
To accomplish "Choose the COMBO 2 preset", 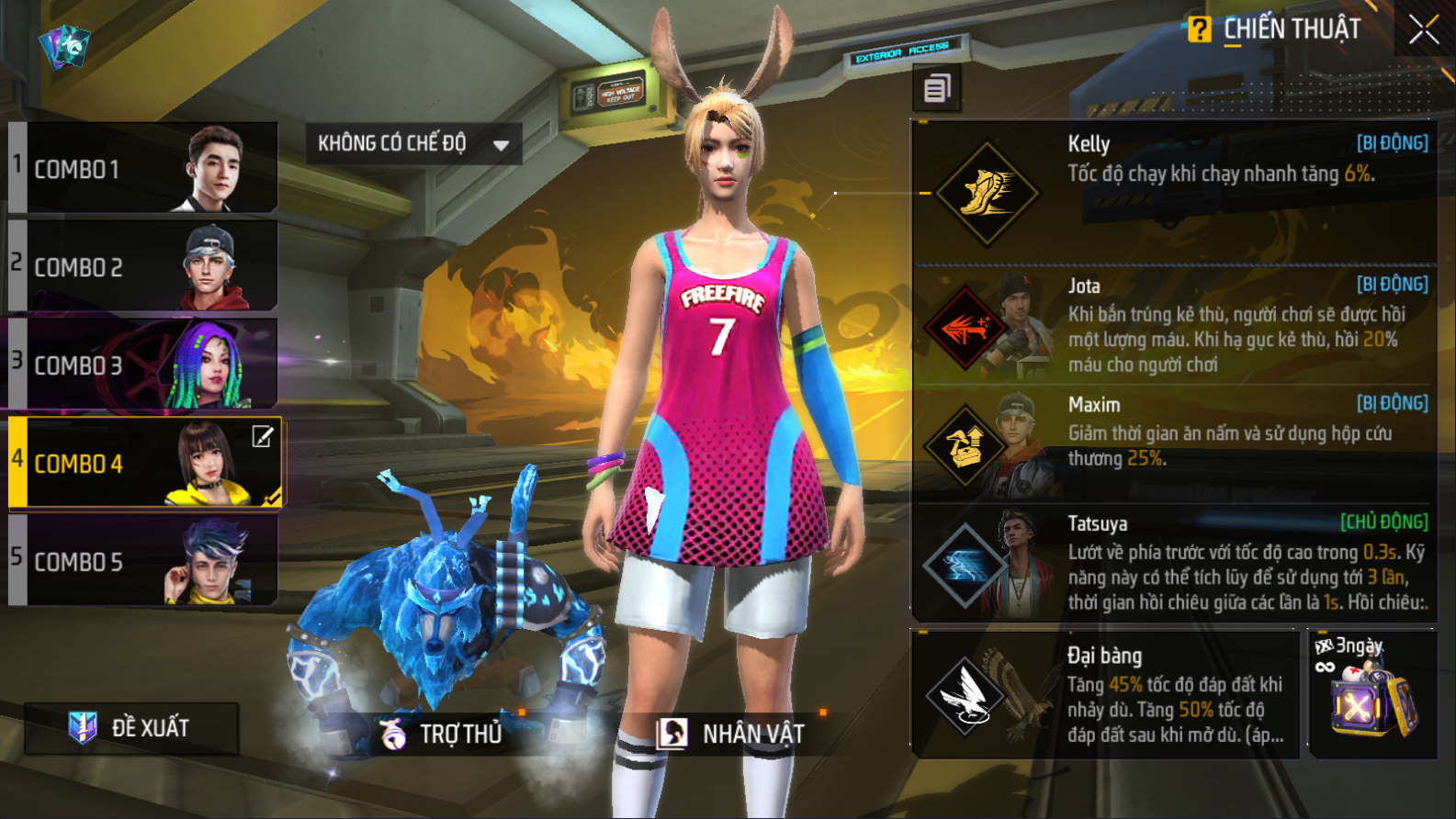I will tap(144, 266).
